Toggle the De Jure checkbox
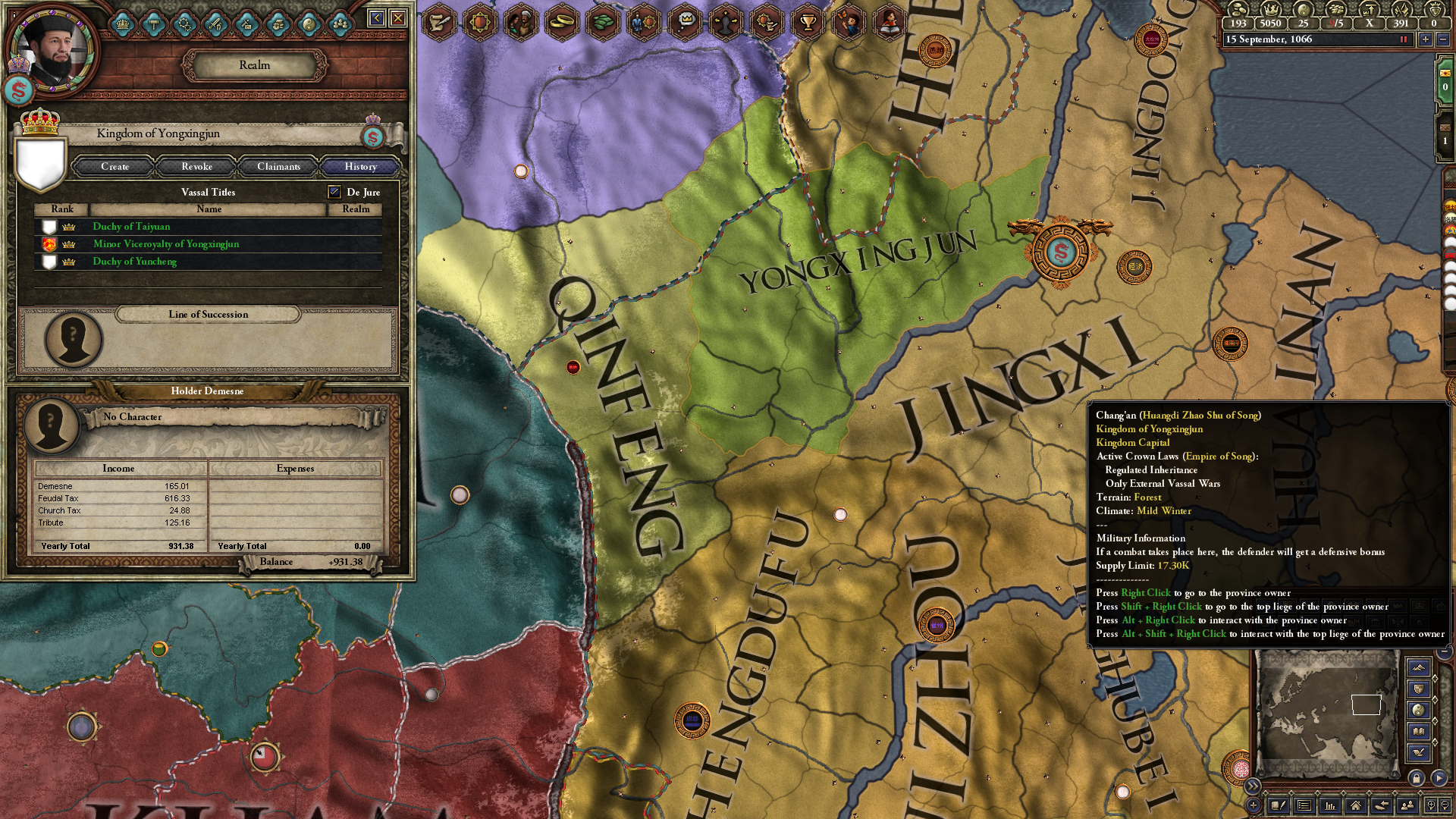 (x=333, y=192)
